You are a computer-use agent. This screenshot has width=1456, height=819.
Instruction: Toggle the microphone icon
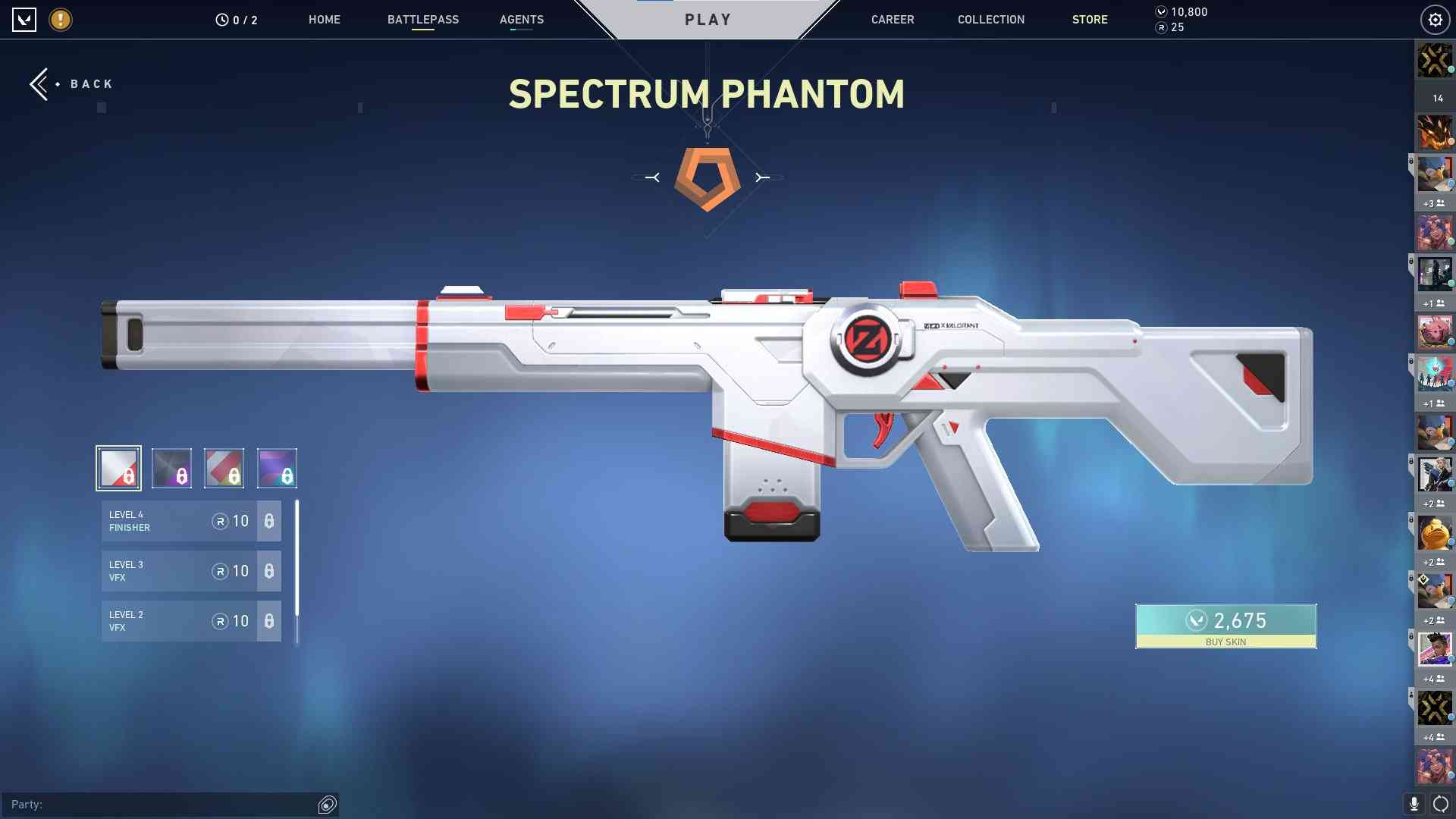[1414, 804]
